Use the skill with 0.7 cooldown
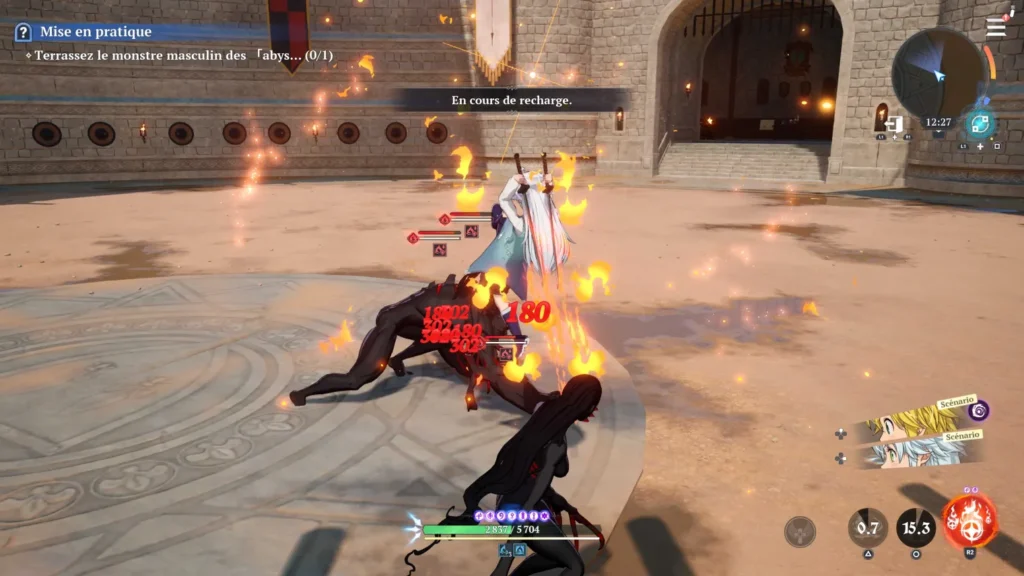Screen dimensions: 1024x576 click(x=868, y=528)
